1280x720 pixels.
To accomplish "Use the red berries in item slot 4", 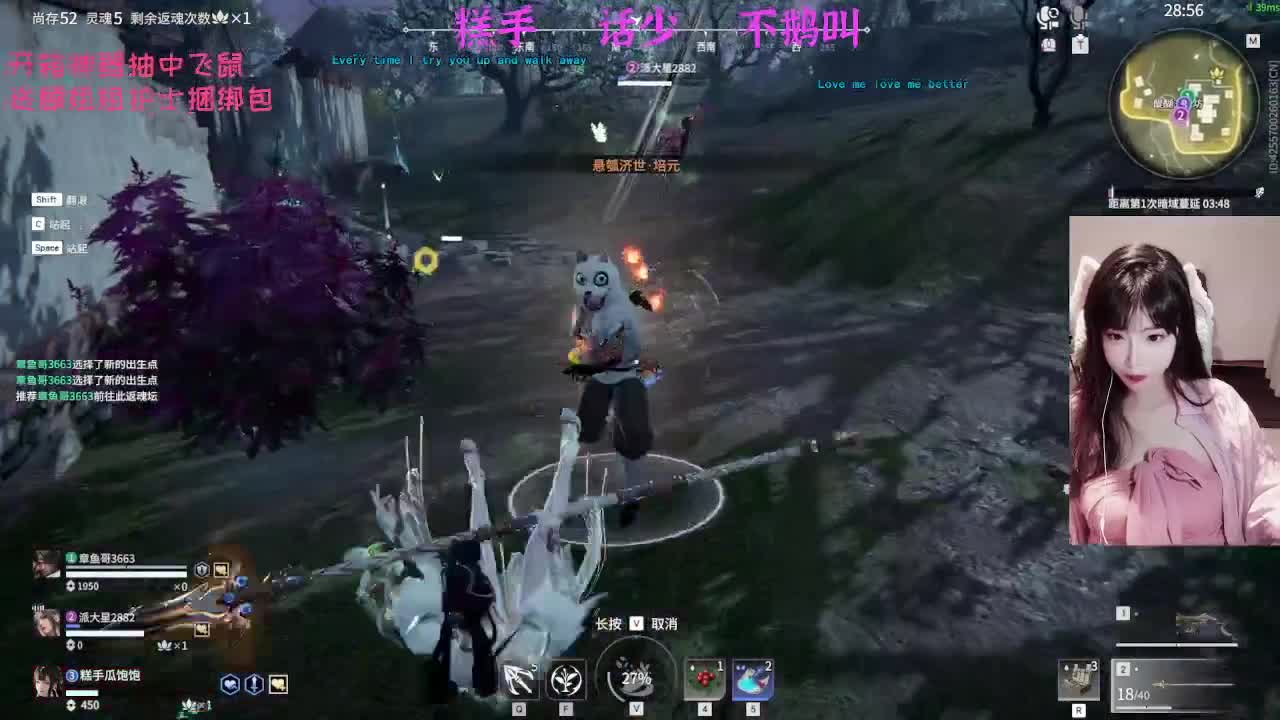I will click(x=703, y=679).
